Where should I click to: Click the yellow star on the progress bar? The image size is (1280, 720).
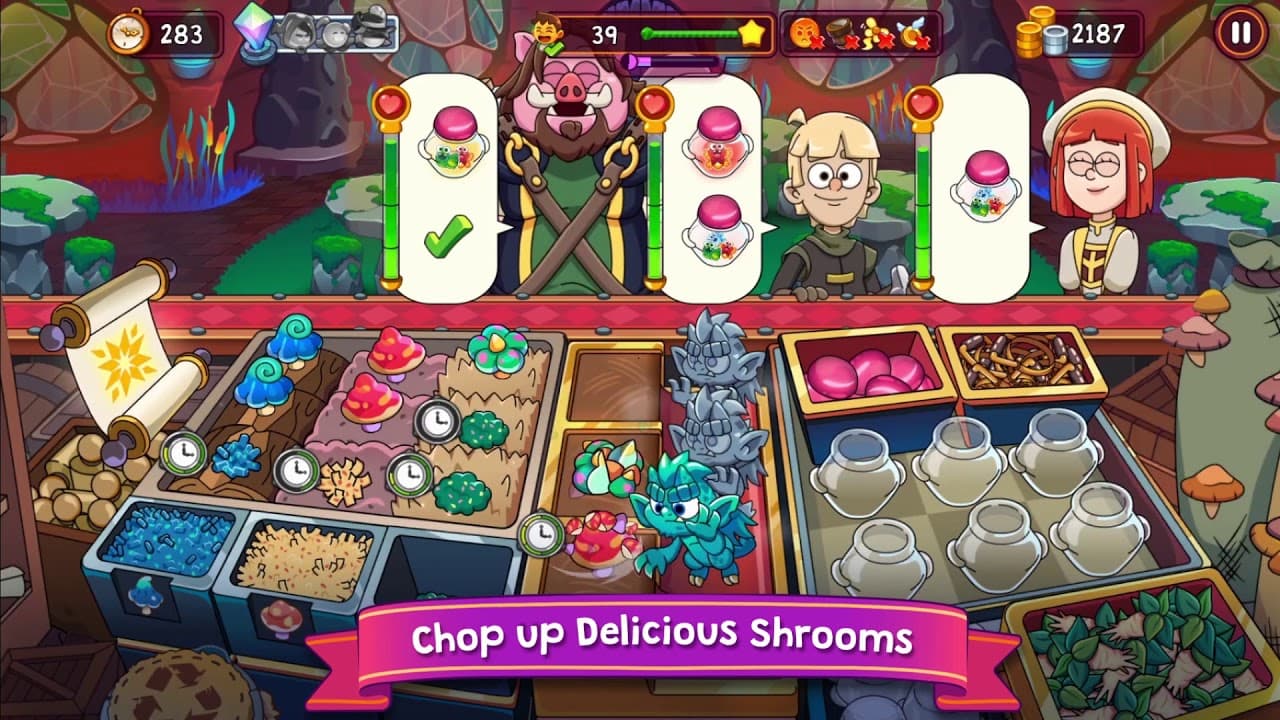click(754, 33)
